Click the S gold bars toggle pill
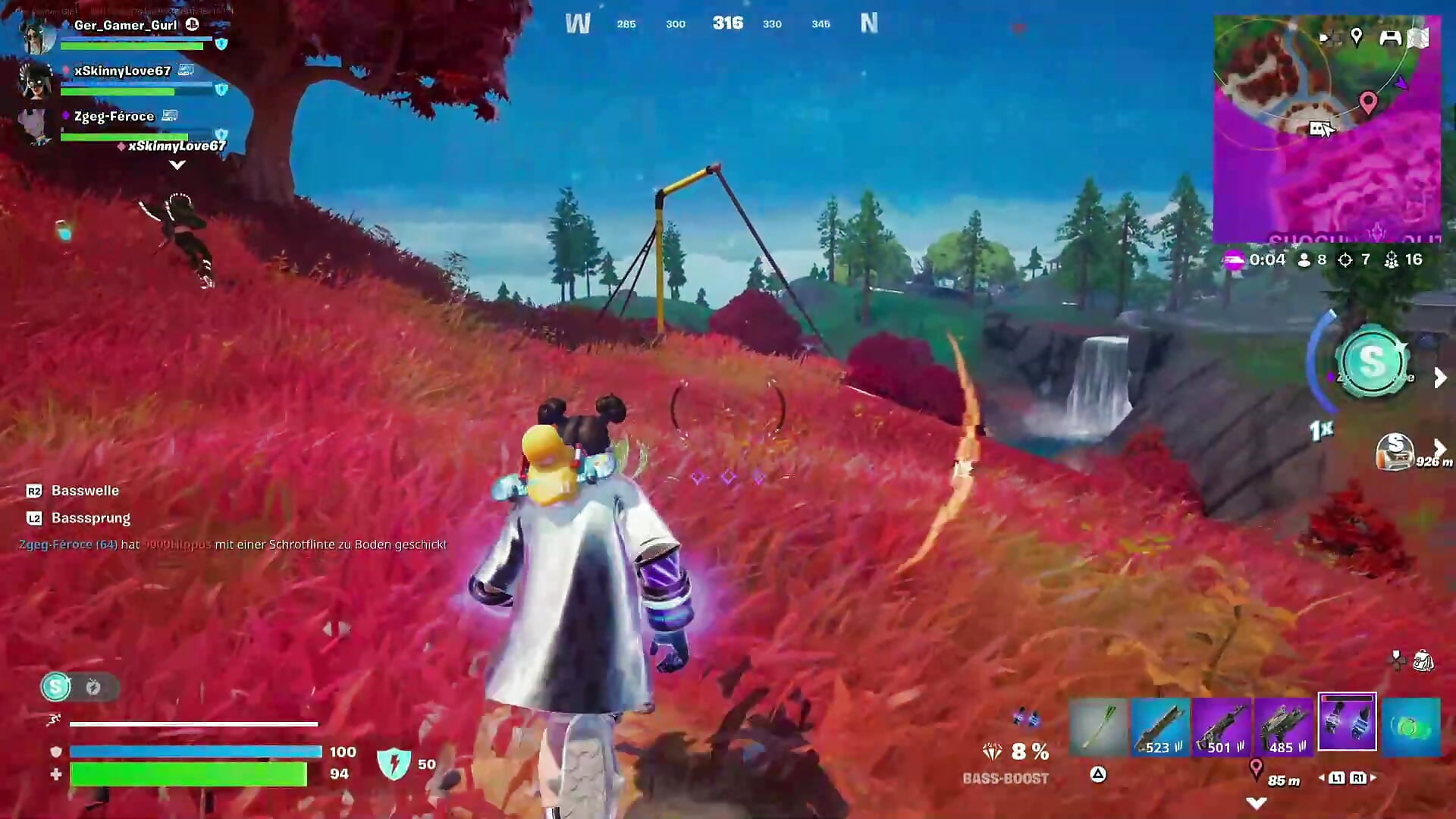The image size is (1456, 819). pyautogui.click(x=80, y=687)
